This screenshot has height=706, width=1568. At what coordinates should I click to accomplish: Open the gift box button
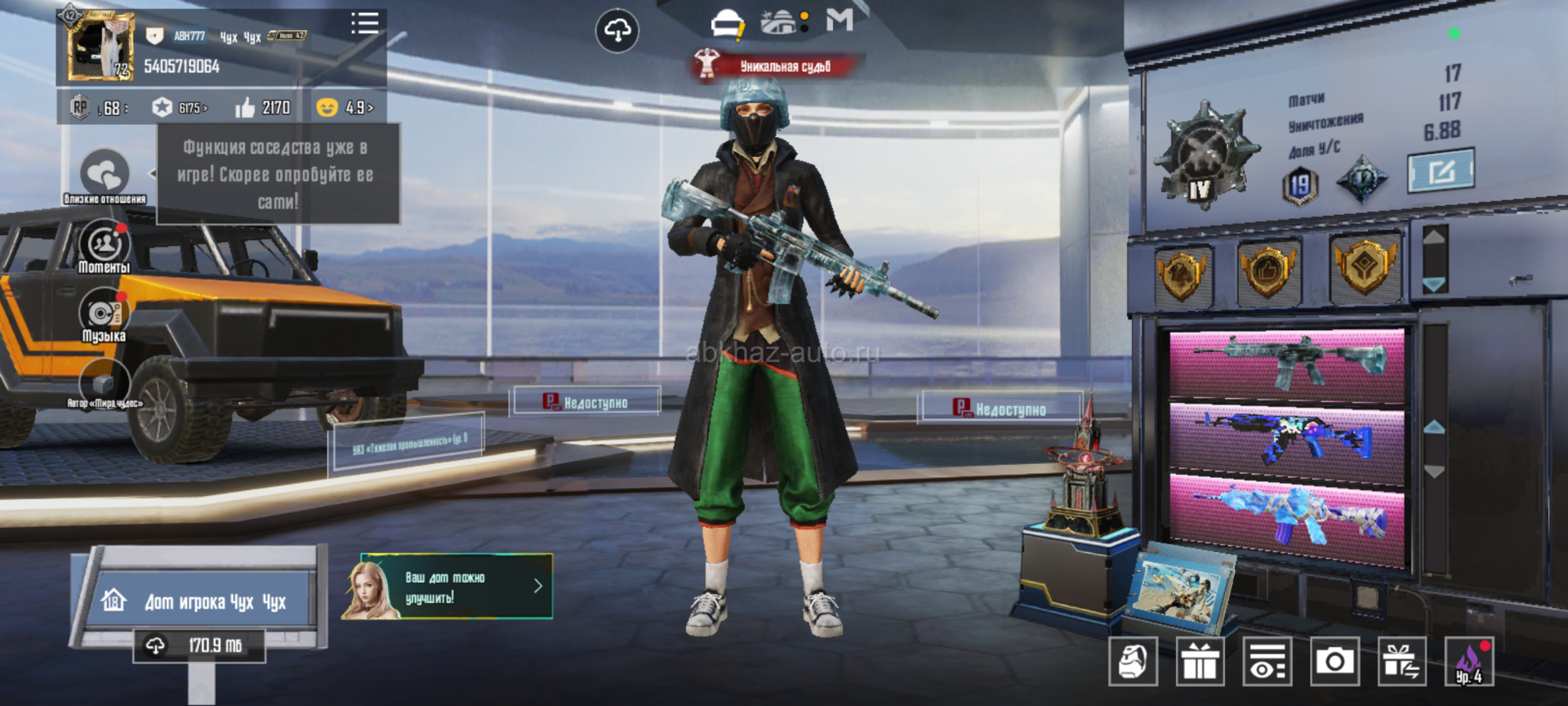[1200, 660]
